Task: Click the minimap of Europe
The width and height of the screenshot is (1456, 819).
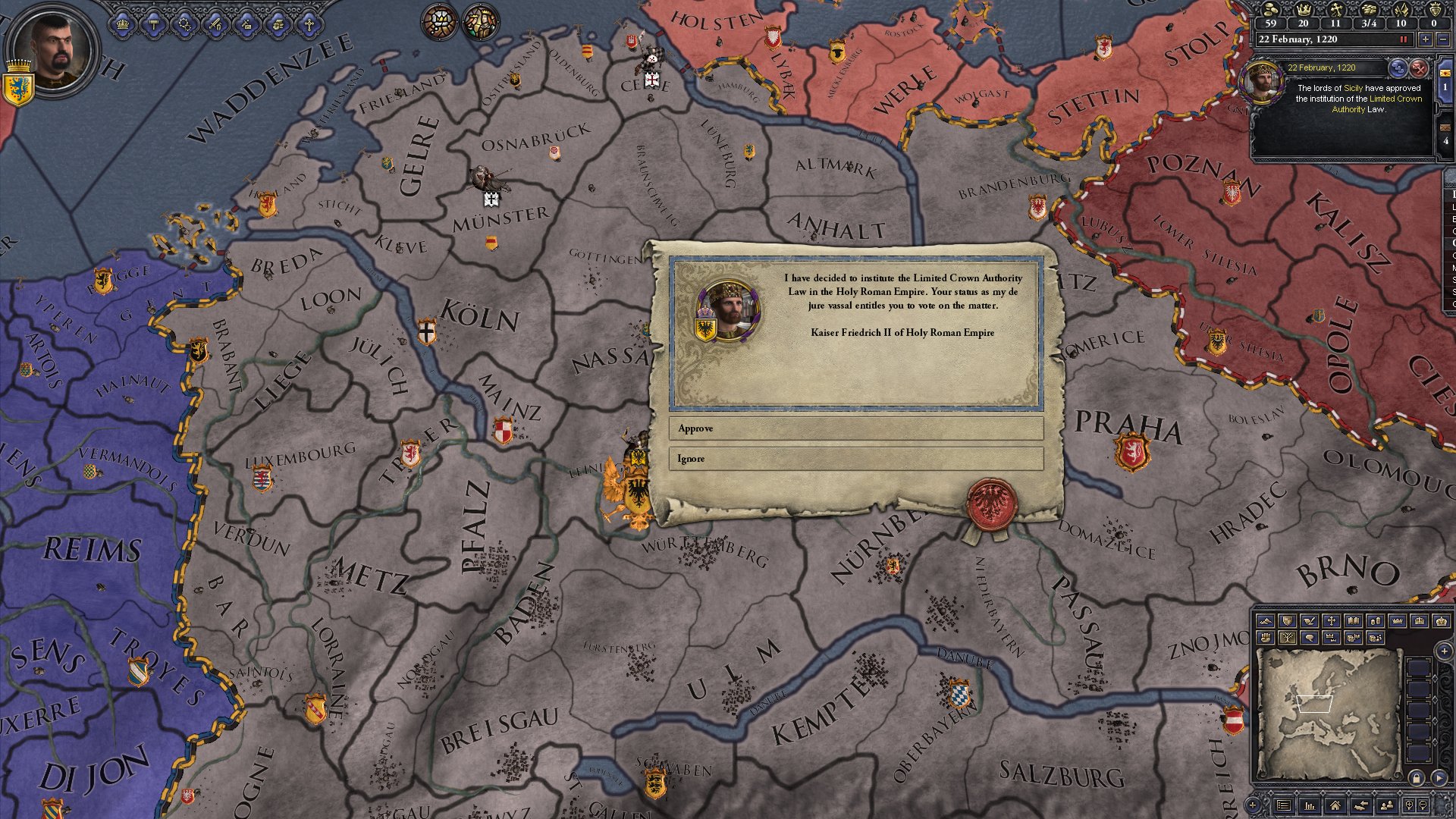Action: pos(1327,713)
